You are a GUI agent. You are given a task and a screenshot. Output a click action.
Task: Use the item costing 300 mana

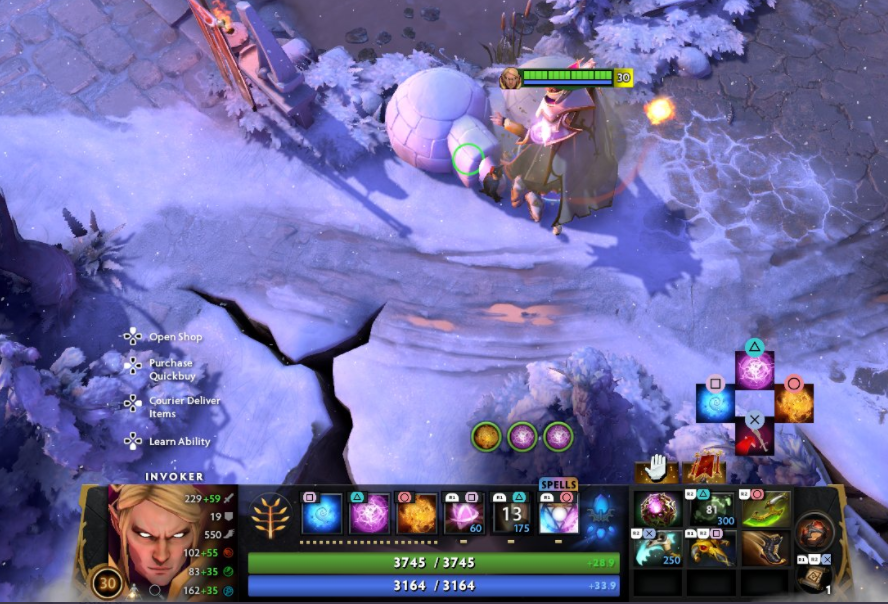pyautogui.click(x=712, y=509)
